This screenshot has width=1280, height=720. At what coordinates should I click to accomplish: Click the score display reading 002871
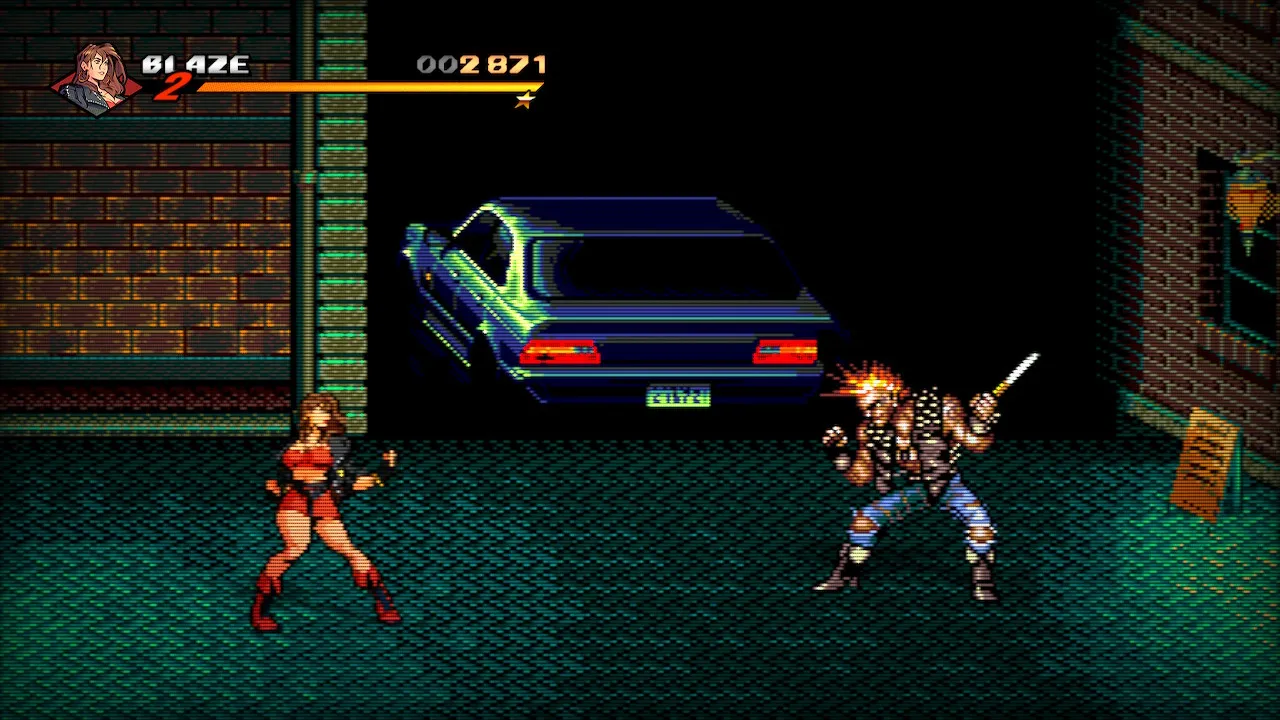point(481,64)
